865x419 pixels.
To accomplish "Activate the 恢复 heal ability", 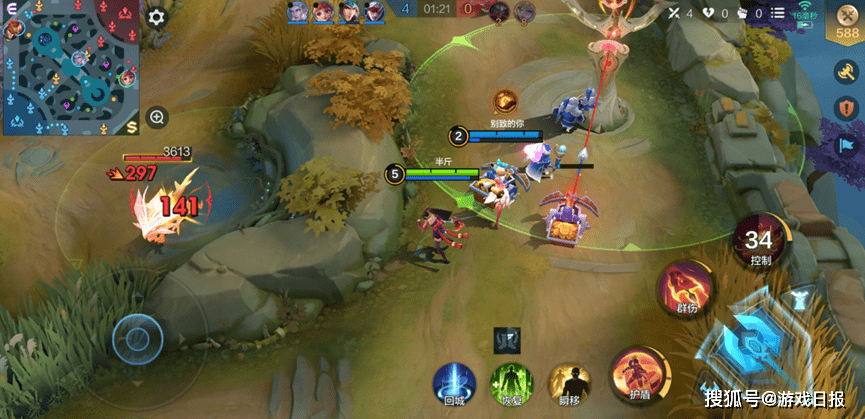I will 510,383.
